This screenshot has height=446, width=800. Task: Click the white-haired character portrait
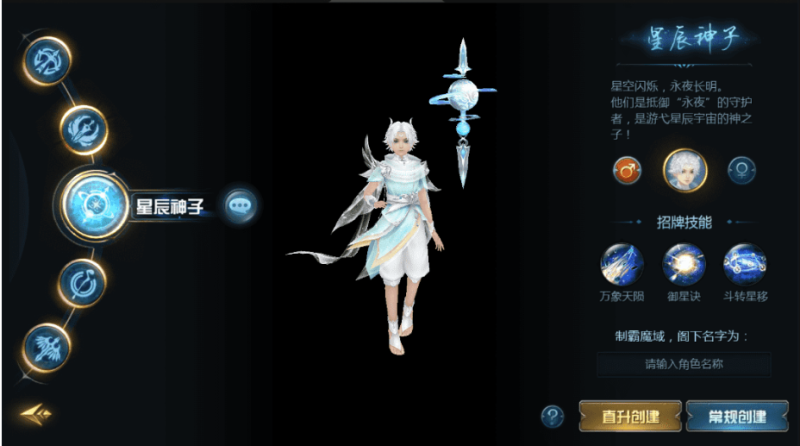pos(685,170)
